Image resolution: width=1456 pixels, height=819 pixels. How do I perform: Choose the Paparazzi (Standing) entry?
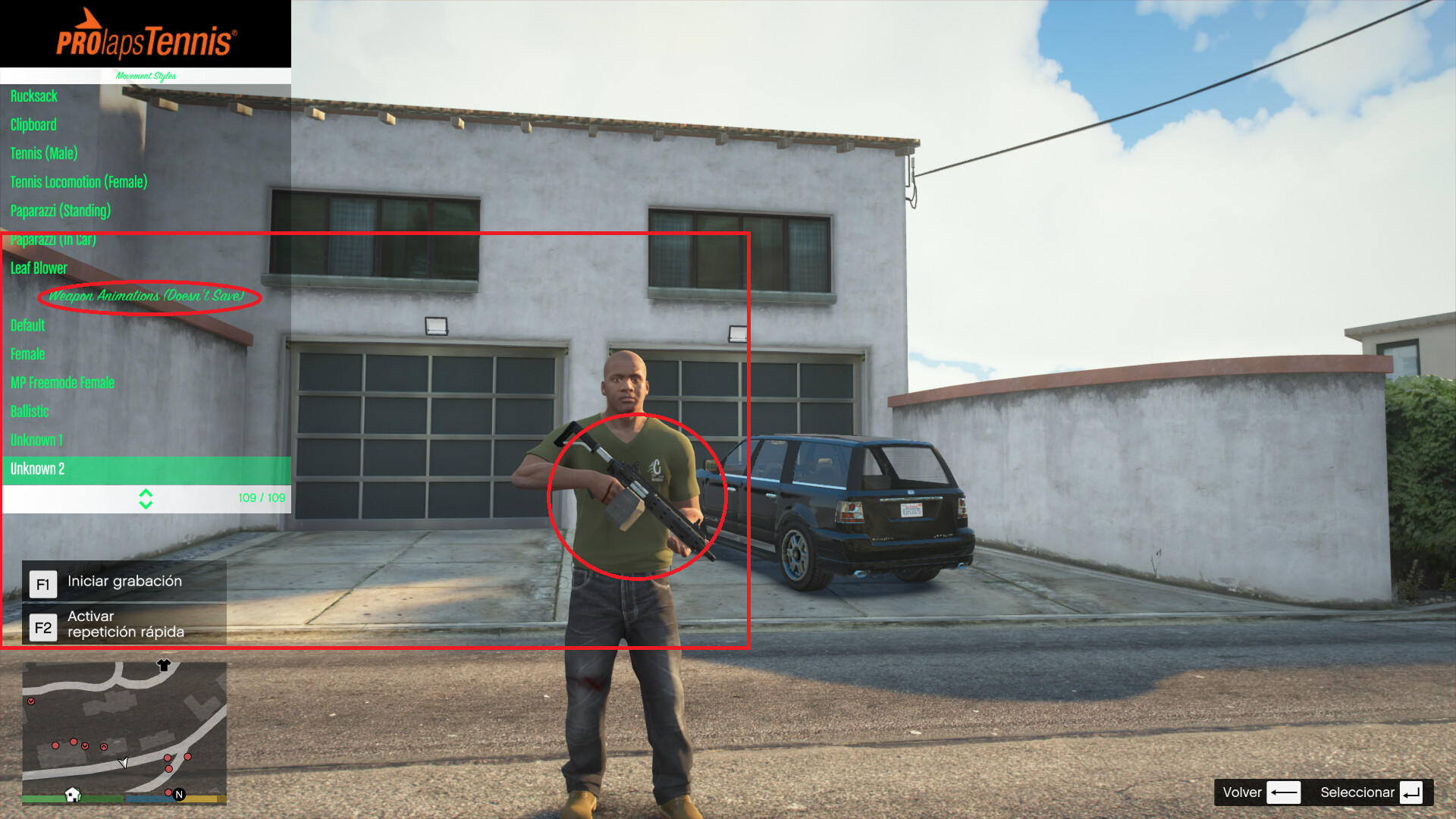pyautogui.click(x=61, y=210)
